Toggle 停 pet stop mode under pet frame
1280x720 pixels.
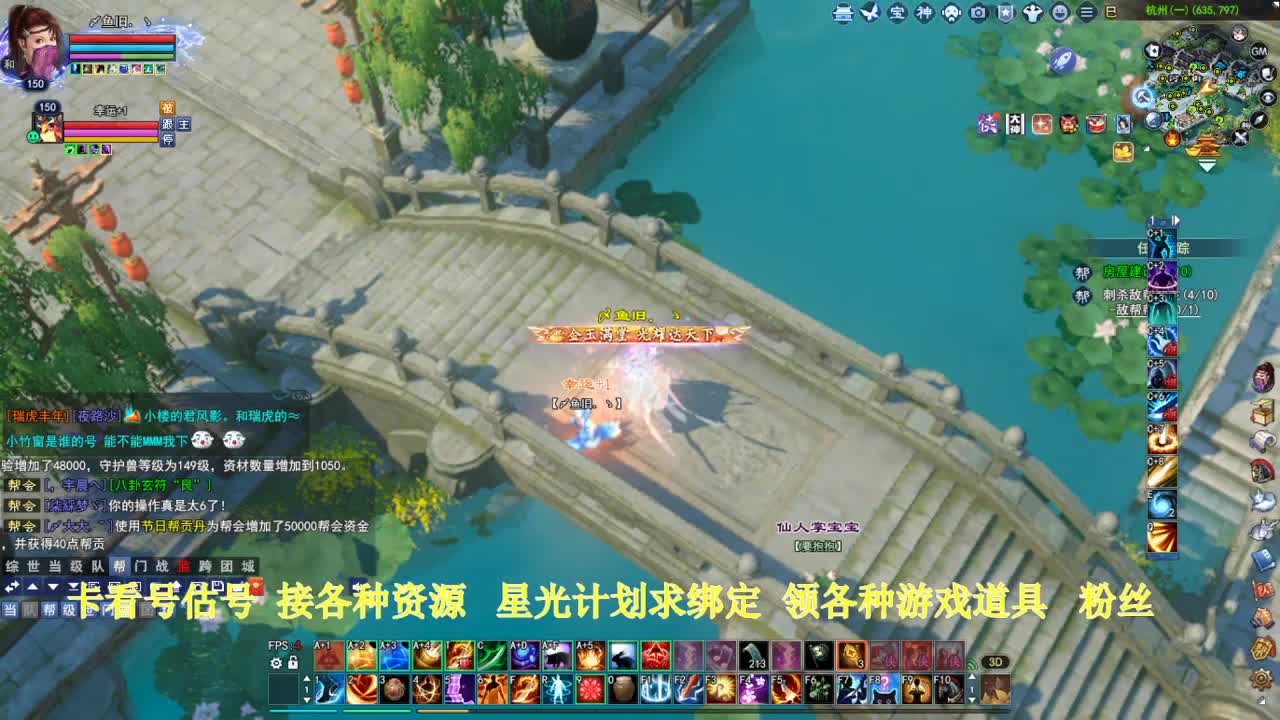click(x=170, y=139)
